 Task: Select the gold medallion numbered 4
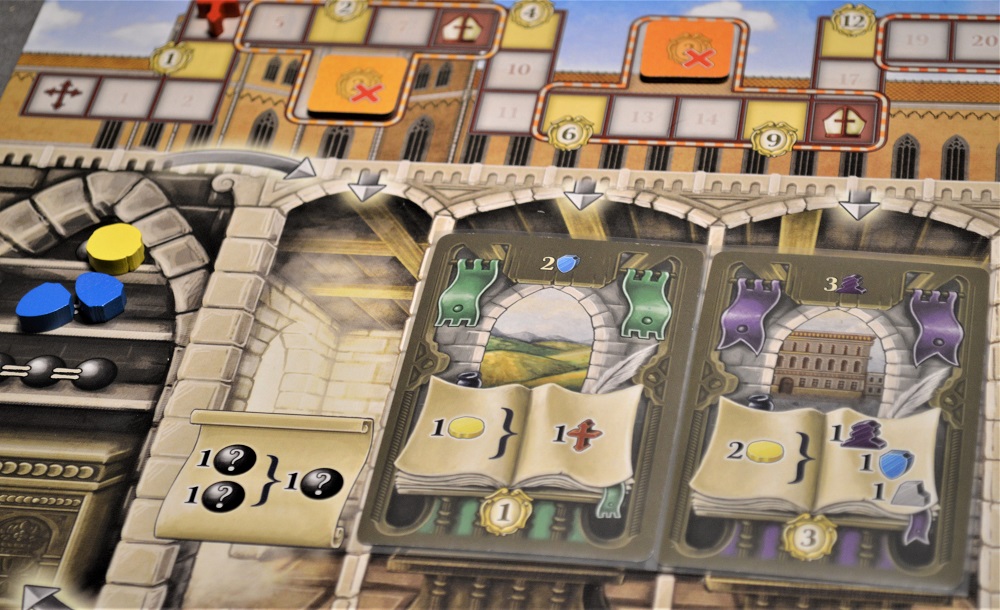[x=532, y=12]
